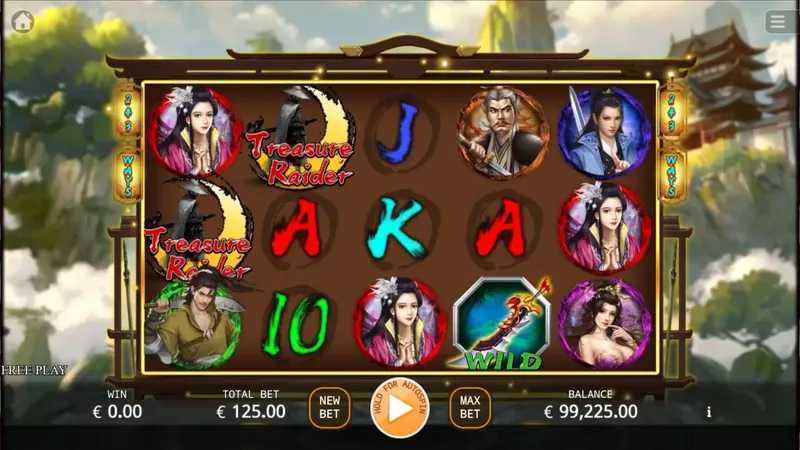Open the info paytable icon
Screen dimensions: 800x450
(709, 411)
